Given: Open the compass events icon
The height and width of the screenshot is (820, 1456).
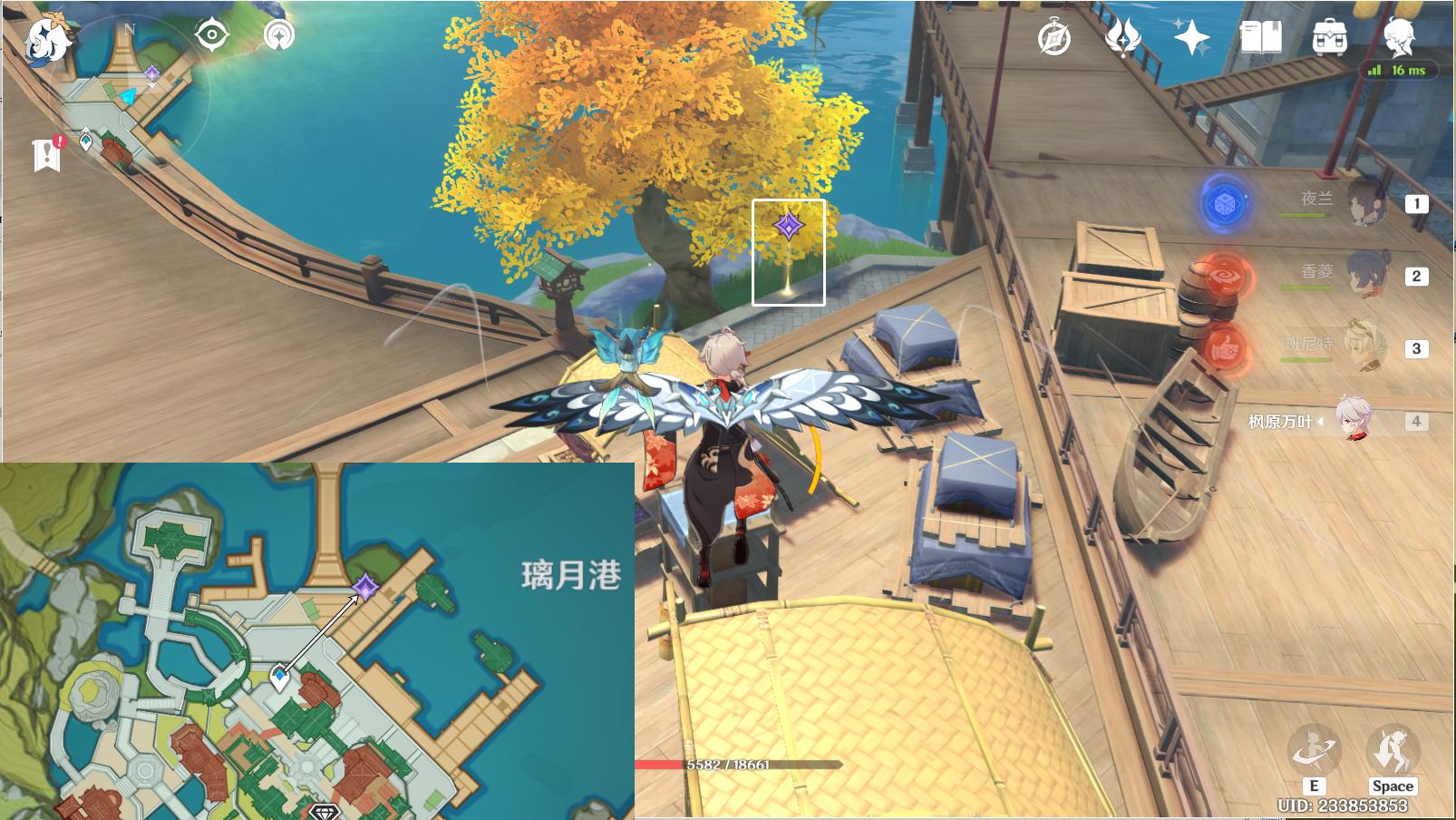Looking at the screenshot, I should 1054,39.
